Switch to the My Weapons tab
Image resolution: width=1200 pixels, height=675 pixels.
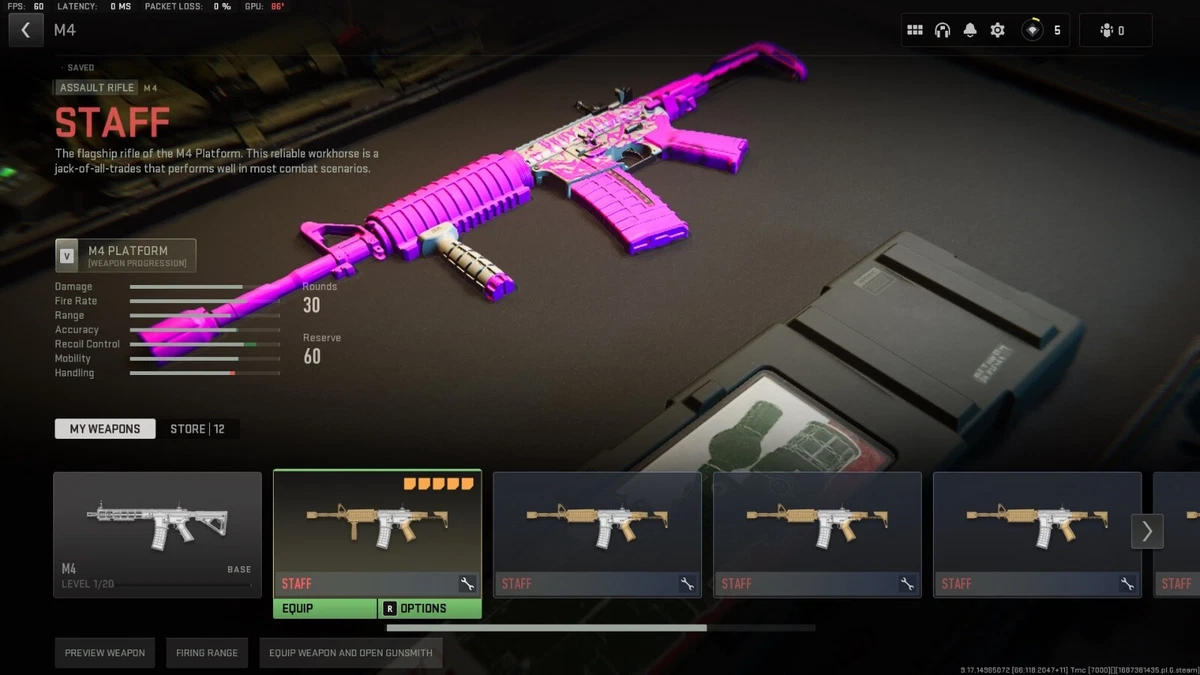click(x=105, y=429)
